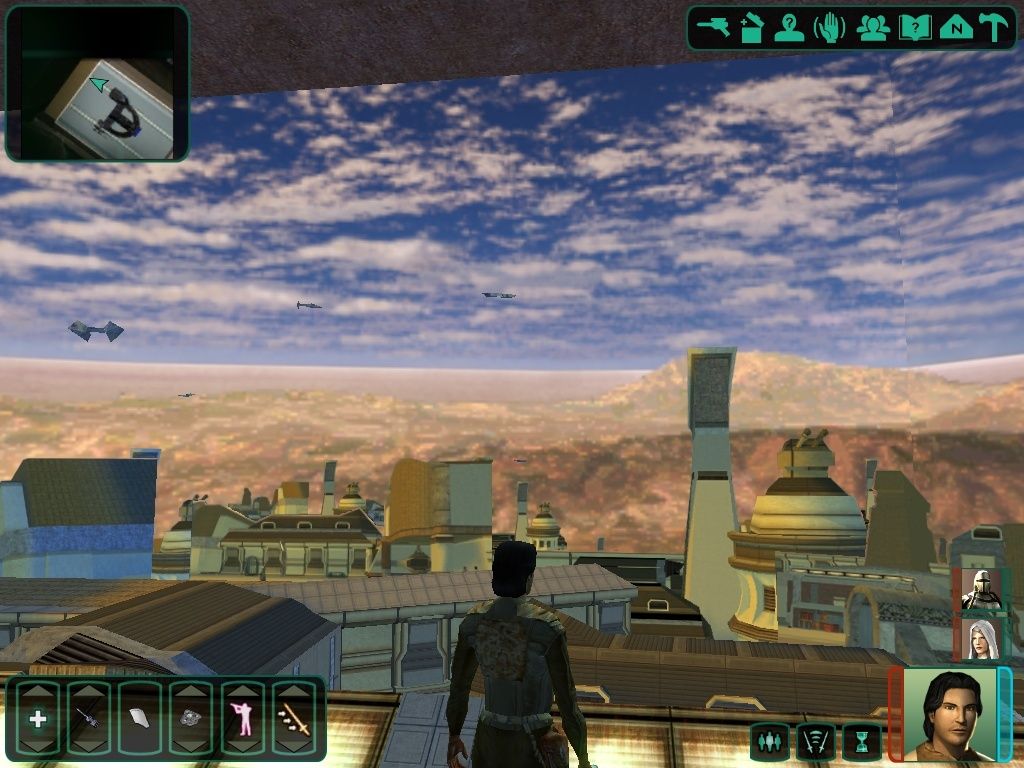Open the inventory box icon
This screenshot has width=1024, height=768.
(x=751, y=27)
